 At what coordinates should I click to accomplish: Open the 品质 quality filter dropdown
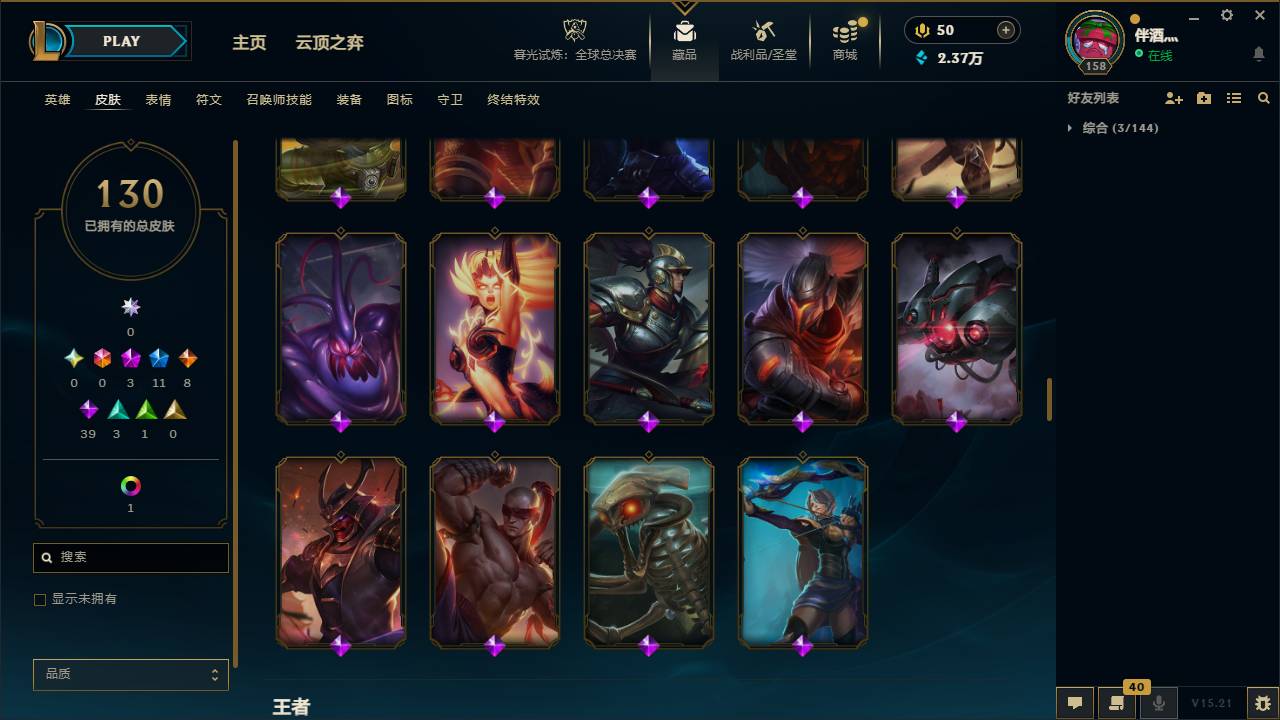pyautogui.click(x=130, y=674)
